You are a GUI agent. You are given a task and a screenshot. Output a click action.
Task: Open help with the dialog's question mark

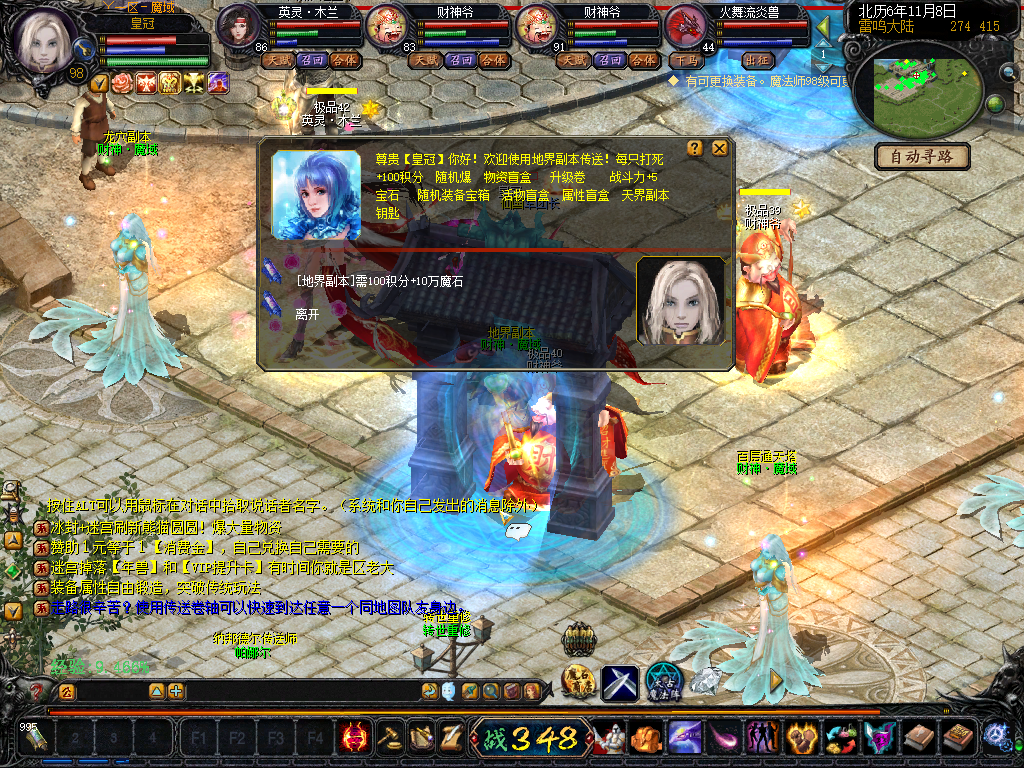696,149
